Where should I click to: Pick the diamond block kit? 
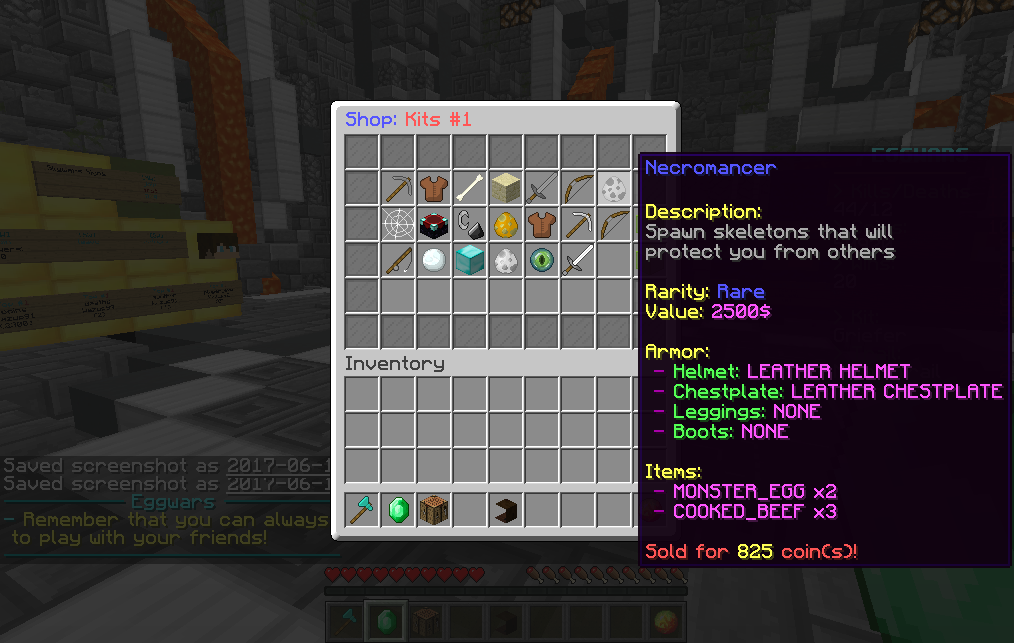(x=470, y=259)
